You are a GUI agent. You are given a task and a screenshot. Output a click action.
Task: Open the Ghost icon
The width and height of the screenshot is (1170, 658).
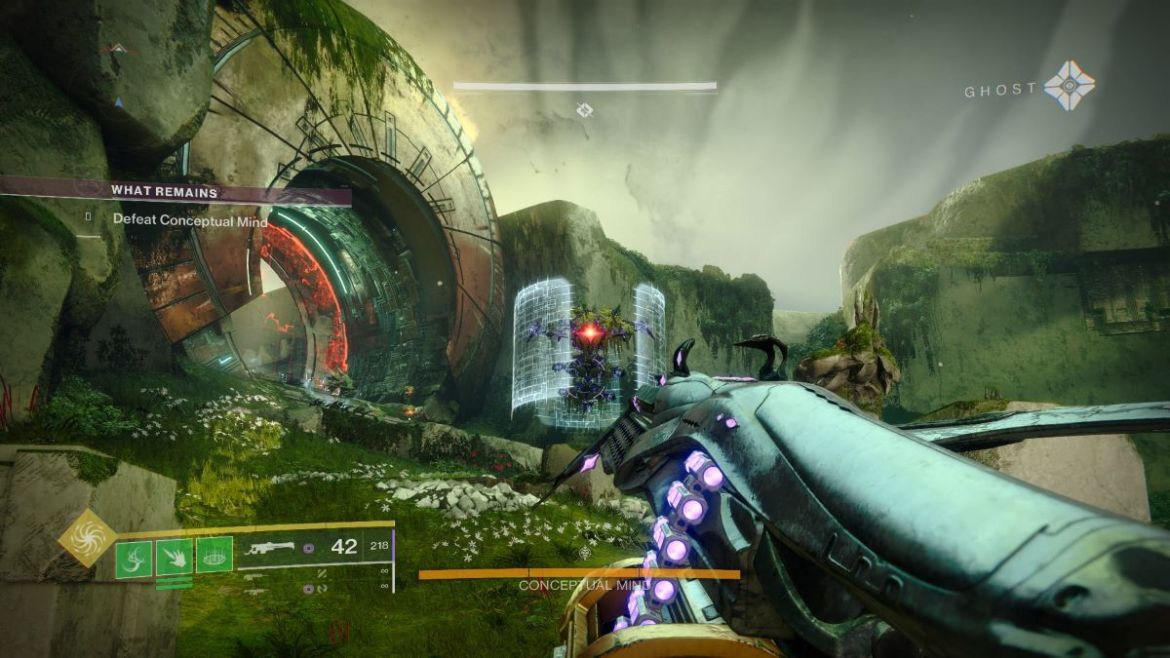point(1069,86)
